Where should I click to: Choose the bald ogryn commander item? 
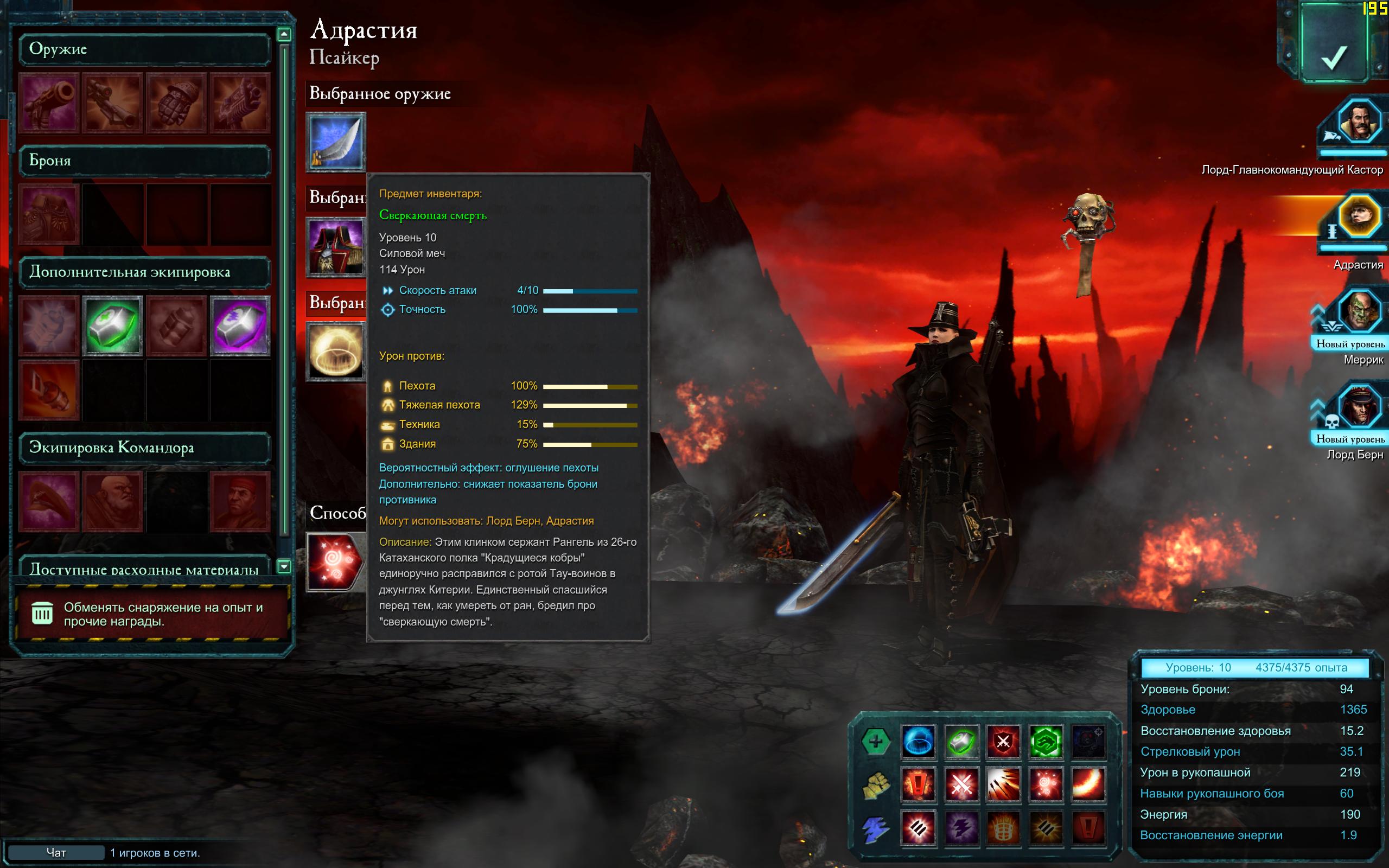(112, 501)
